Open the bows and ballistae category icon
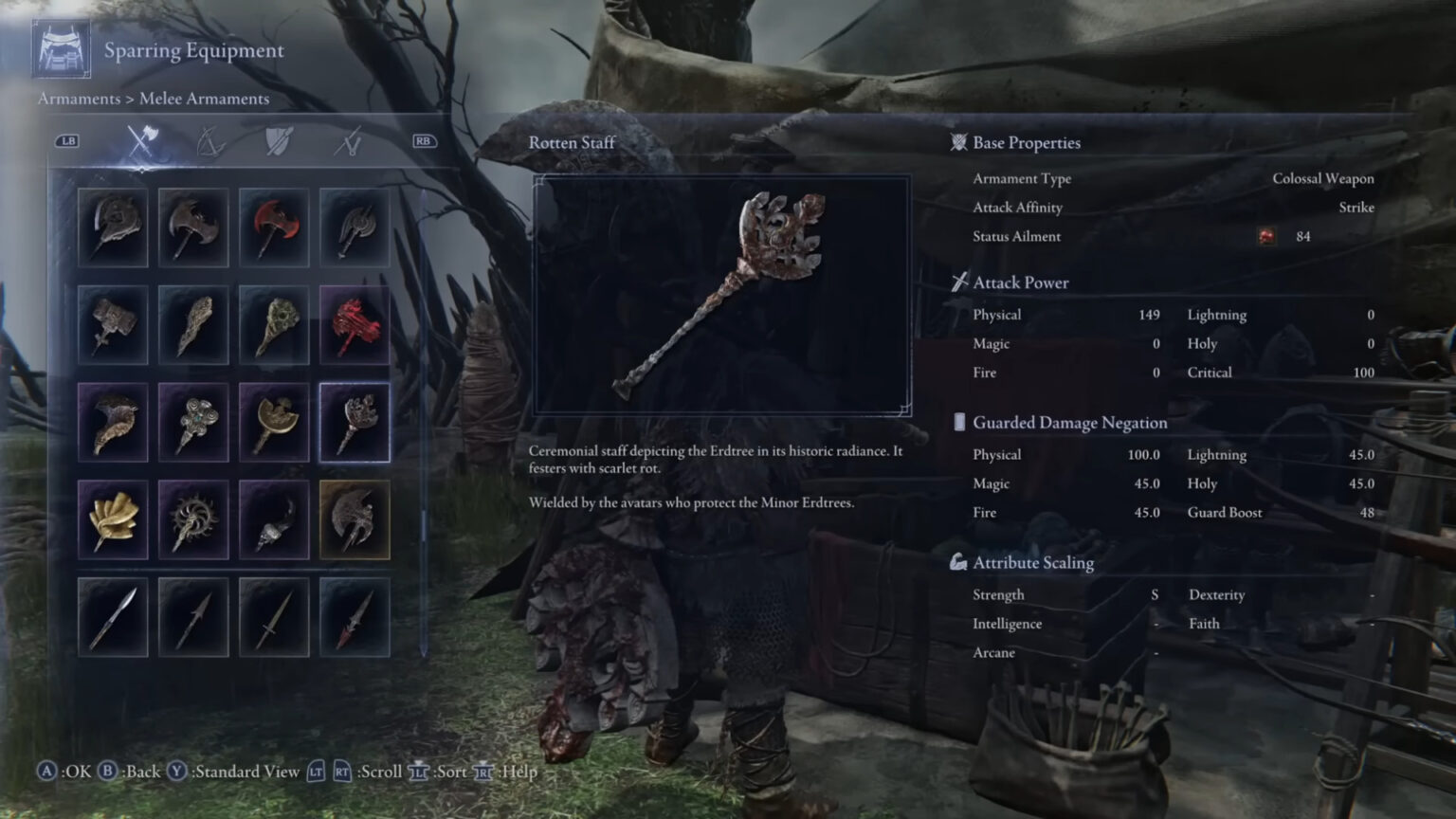The height and width of the screenshot is (819, 1456). [x=212, y=139]
